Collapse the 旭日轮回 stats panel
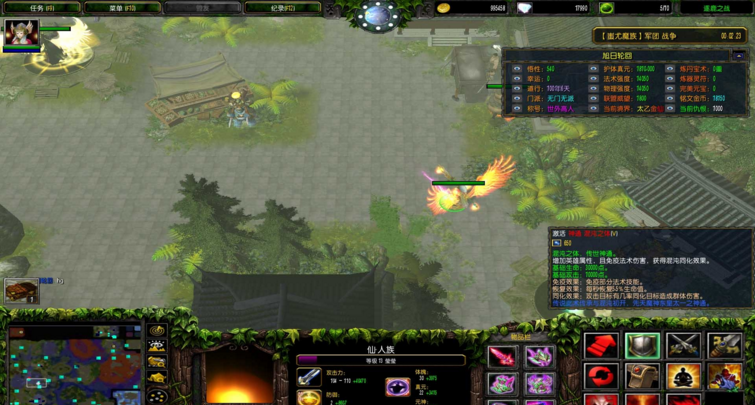Viewport: 755px width, 405px height. (x=739, y=56)
